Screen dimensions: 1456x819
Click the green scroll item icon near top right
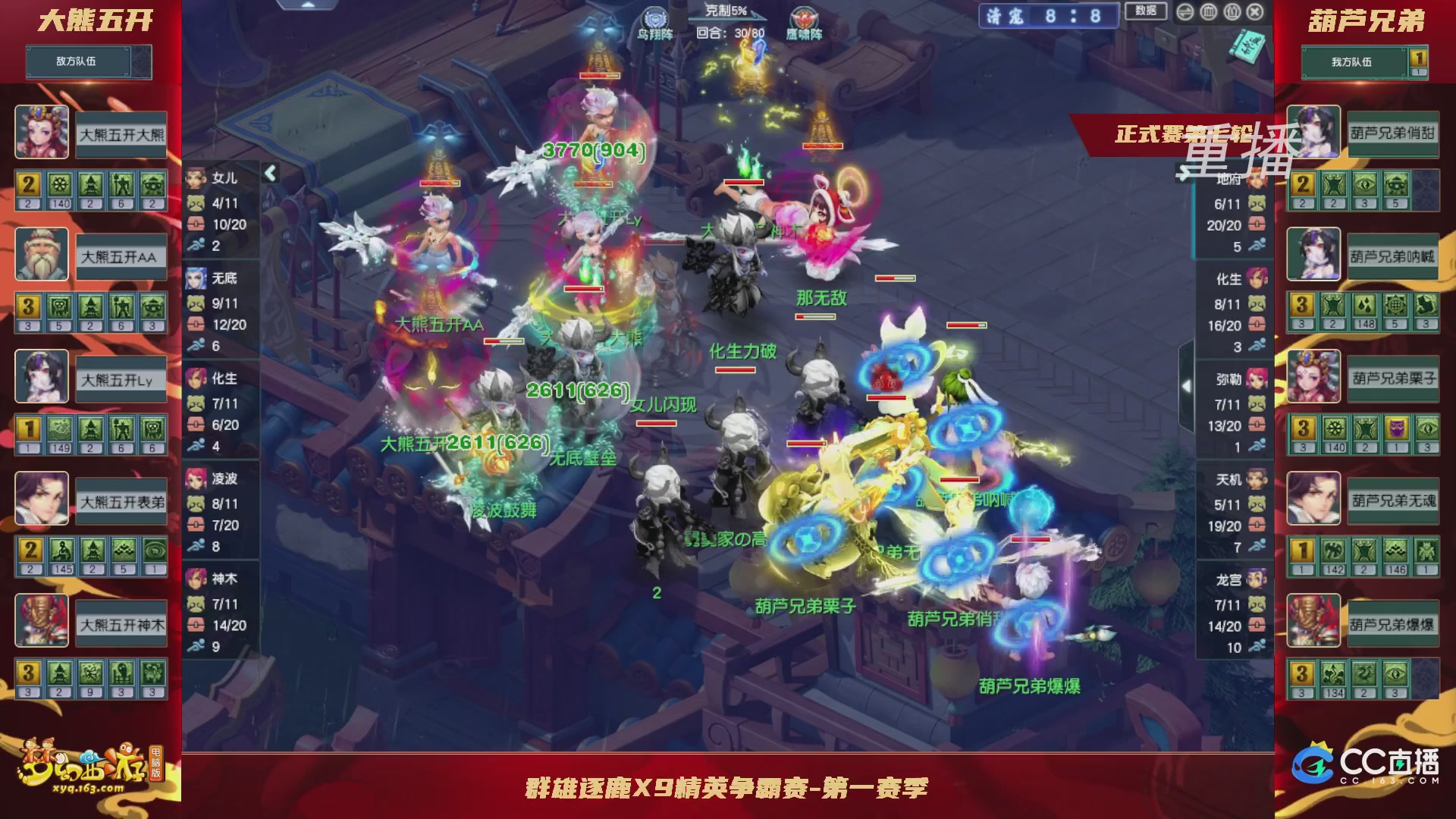(1246, 45)
